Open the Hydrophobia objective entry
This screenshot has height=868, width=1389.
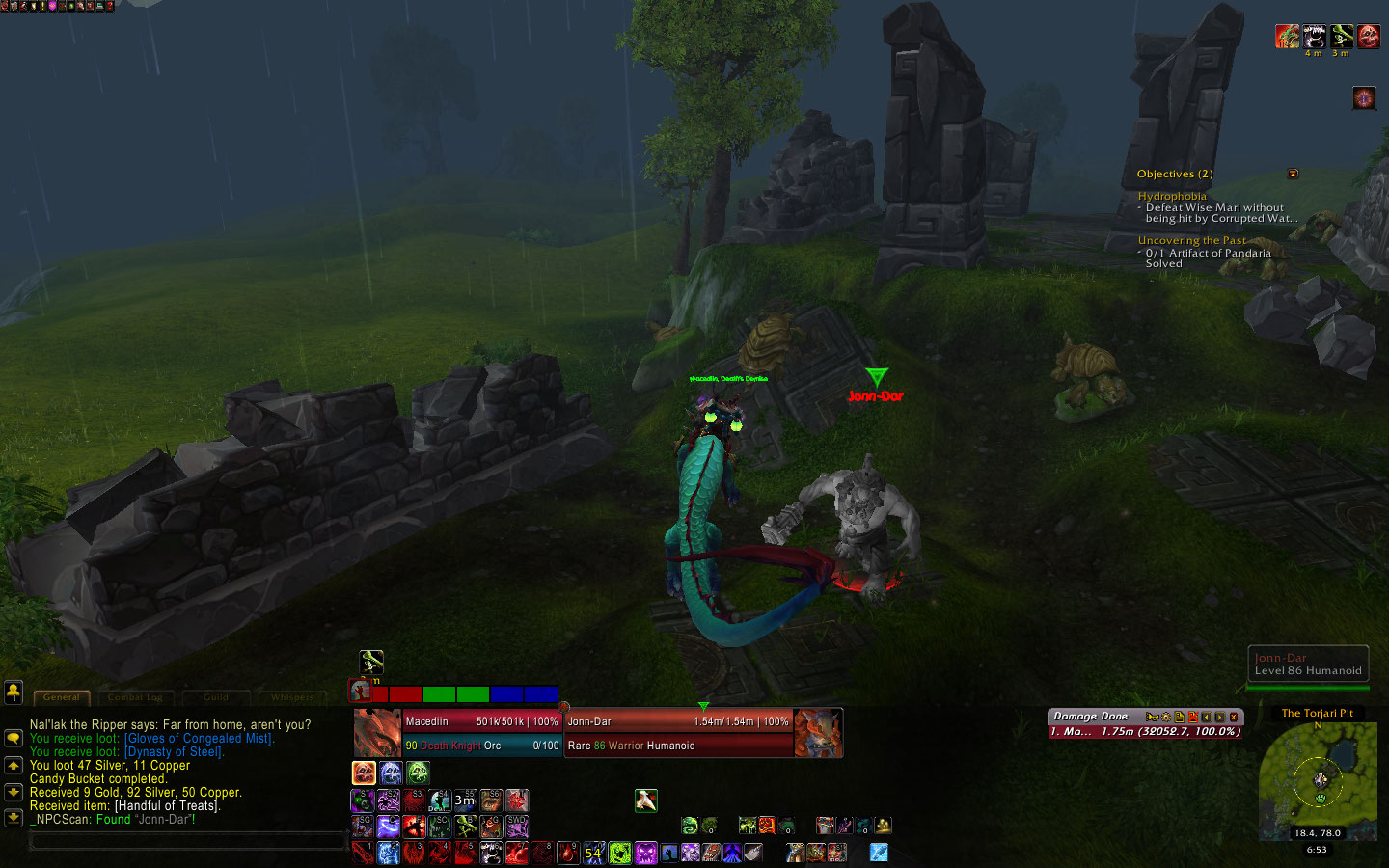pos(1171,196)
